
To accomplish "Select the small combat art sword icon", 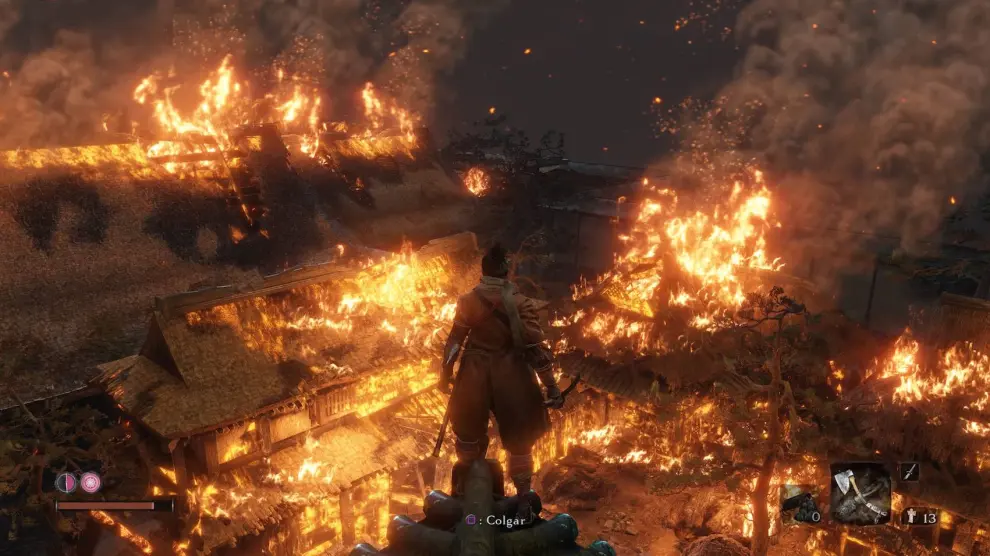I will click(908, 472).
